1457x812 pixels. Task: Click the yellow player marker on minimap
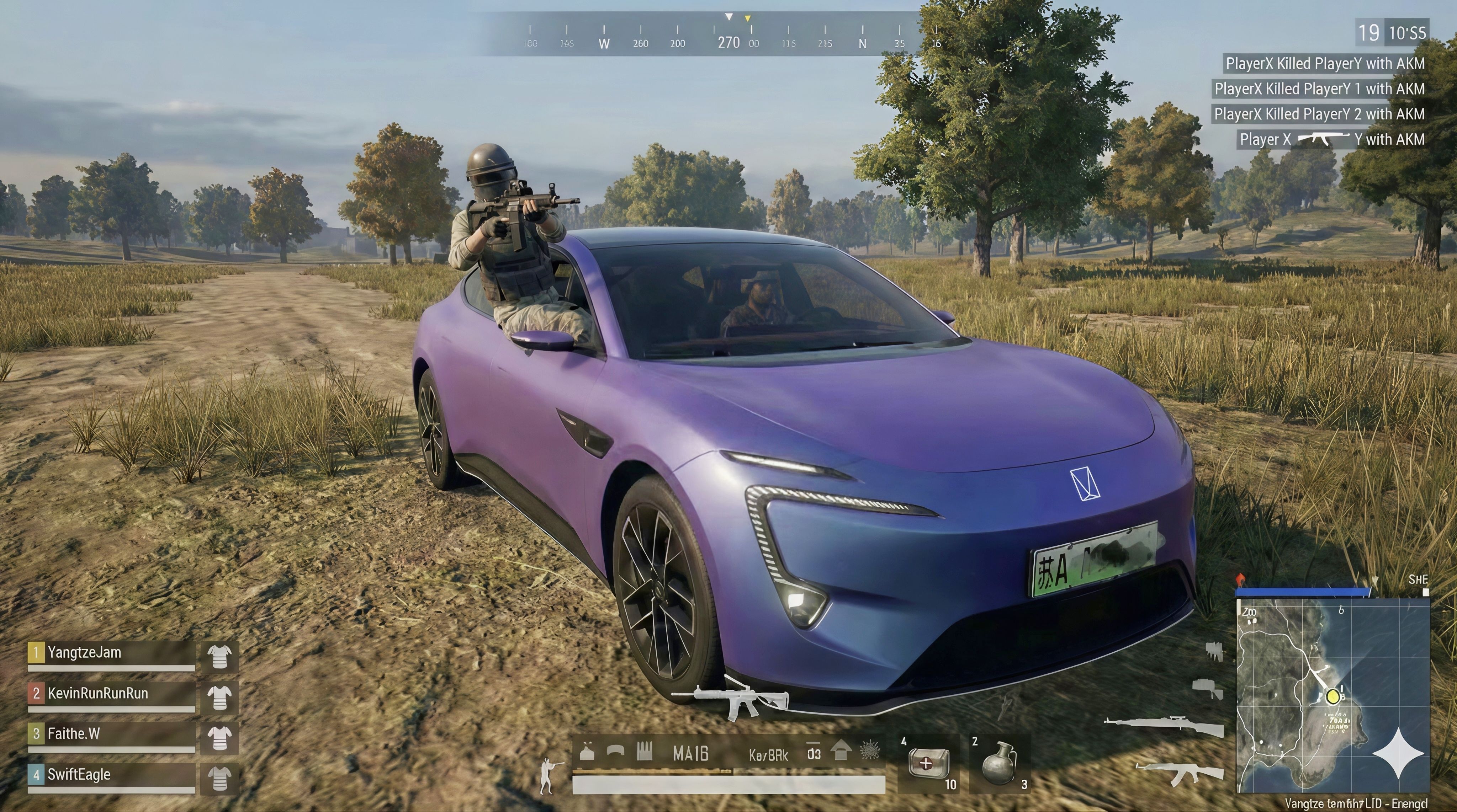[x=1333, y=695]
